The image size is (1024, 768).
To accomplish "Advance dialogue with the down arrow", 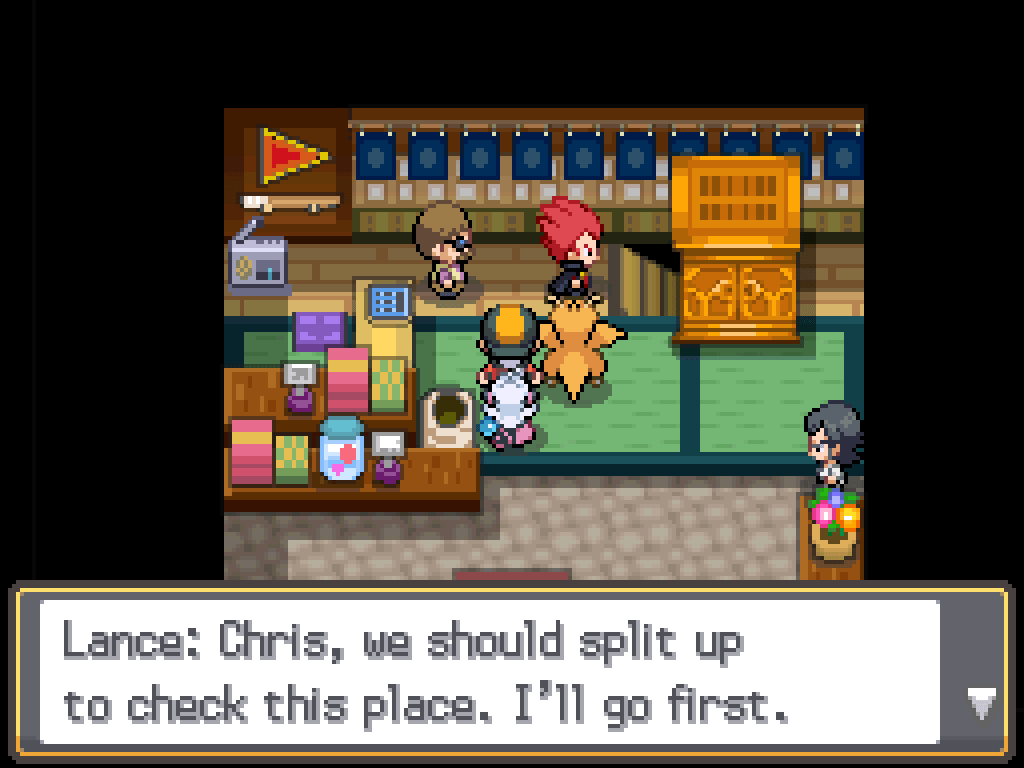I will 981,704.
